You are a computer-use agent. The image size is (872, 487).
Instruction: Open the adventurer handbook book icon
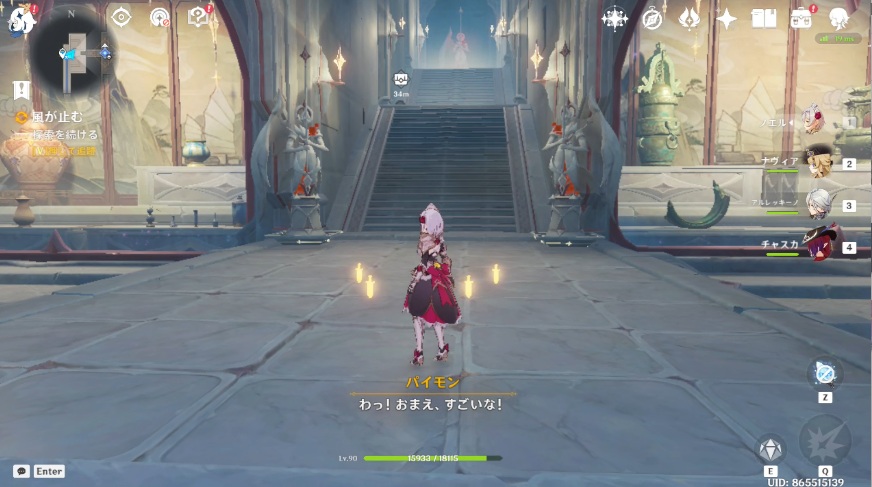tap(764, 18)
